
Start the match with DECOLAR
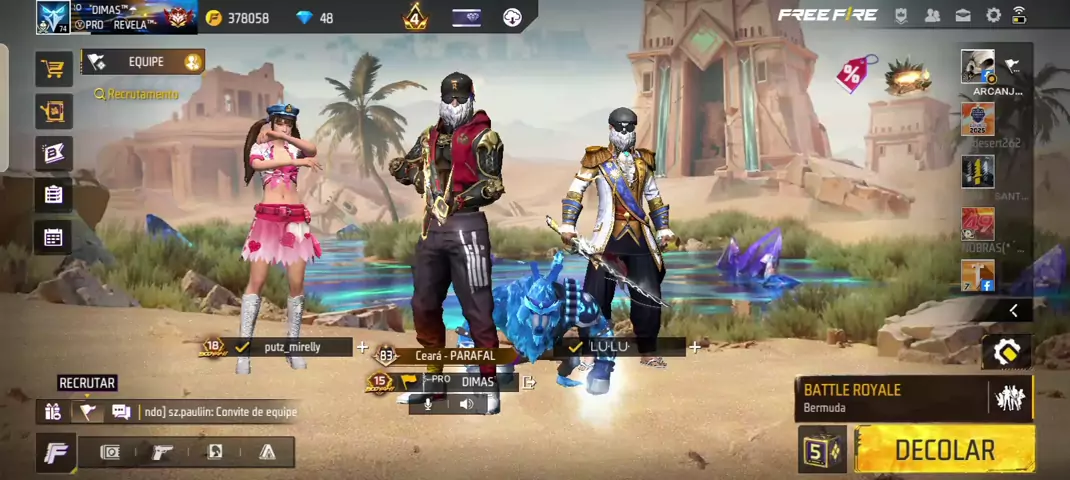coord(944,450)
